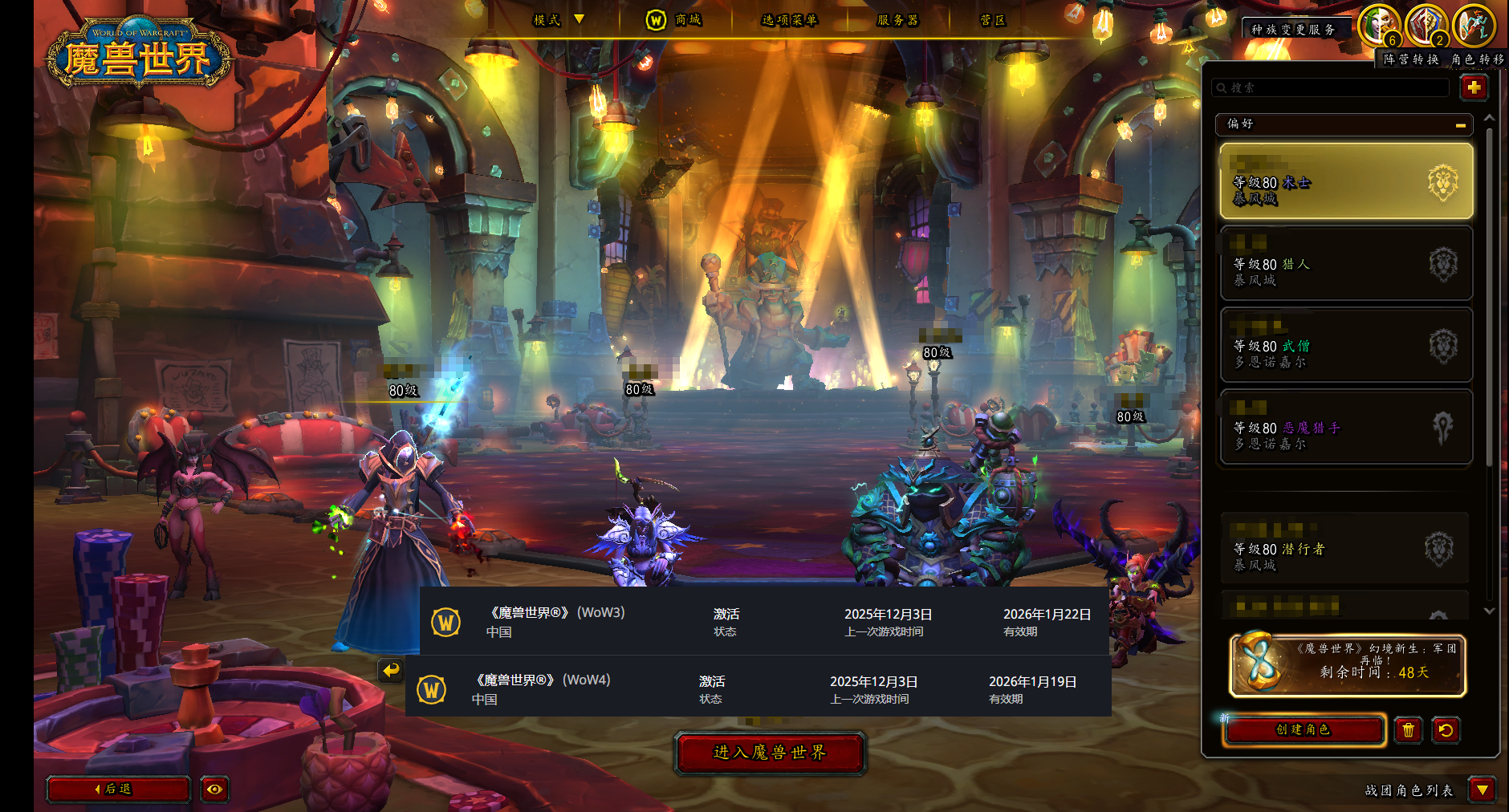
Task: Pick the level 80 恶魔猎手 character
Action: point(1346,428)
